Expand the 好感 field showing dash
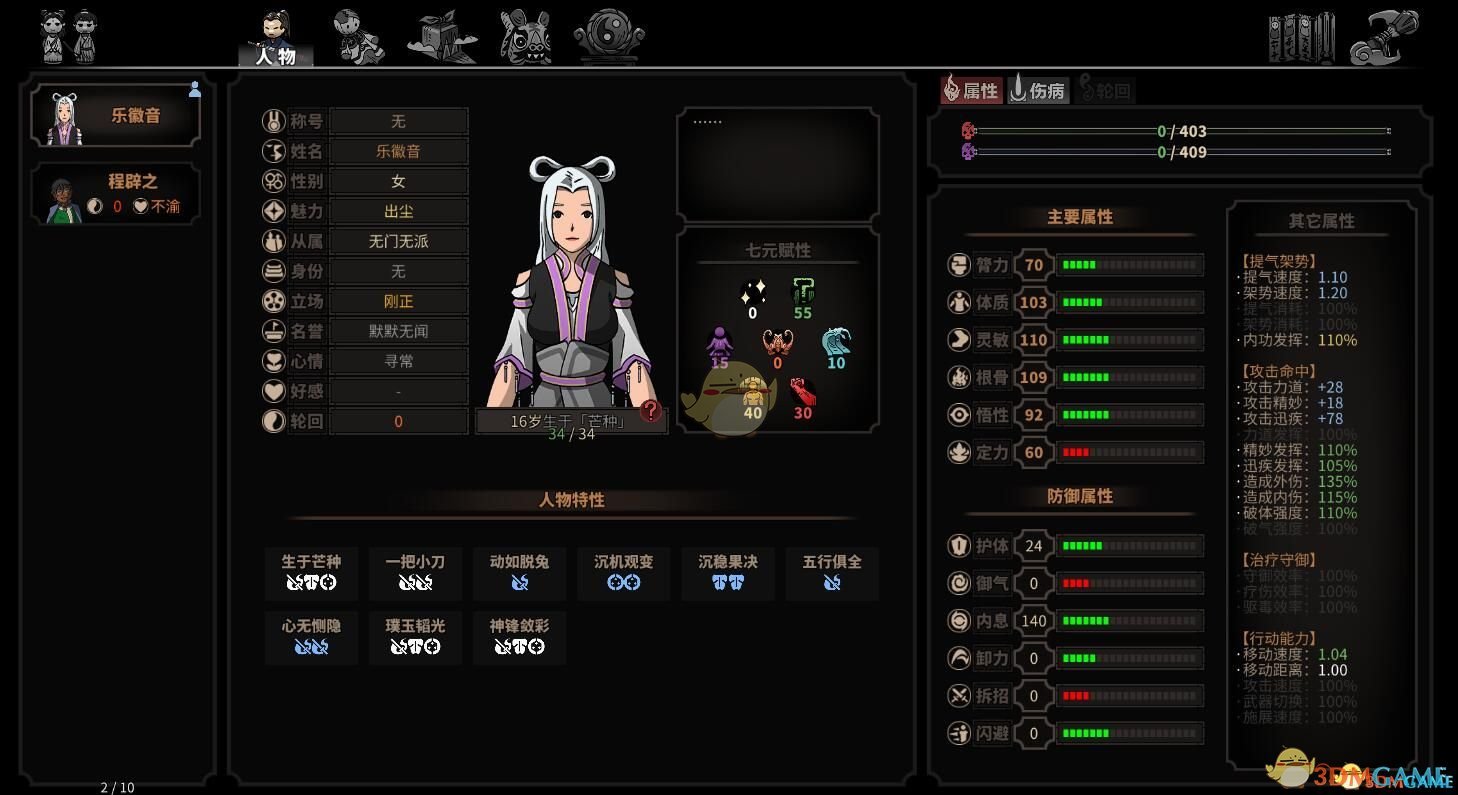This screenshot has width=1458, height=795. [x=398, y=391]
